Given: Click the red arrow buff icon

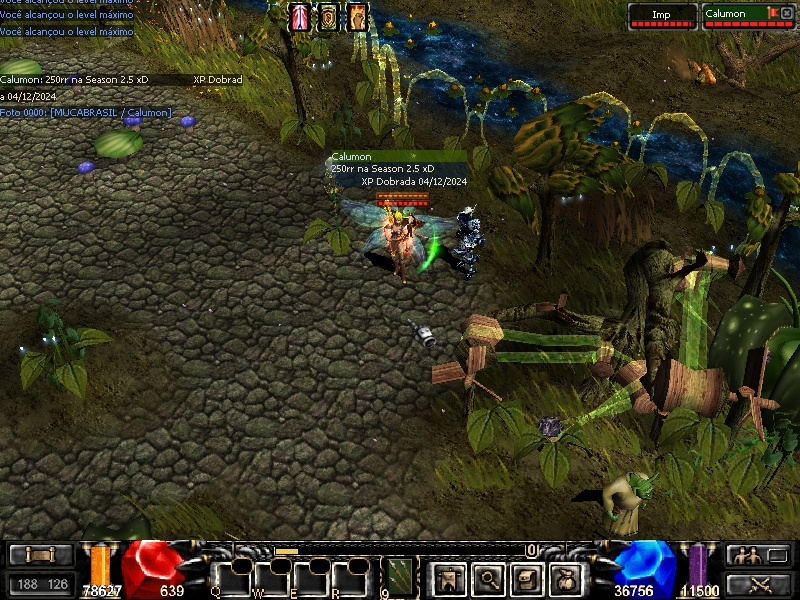Looking at the screenshot, I should coord(300,17).
